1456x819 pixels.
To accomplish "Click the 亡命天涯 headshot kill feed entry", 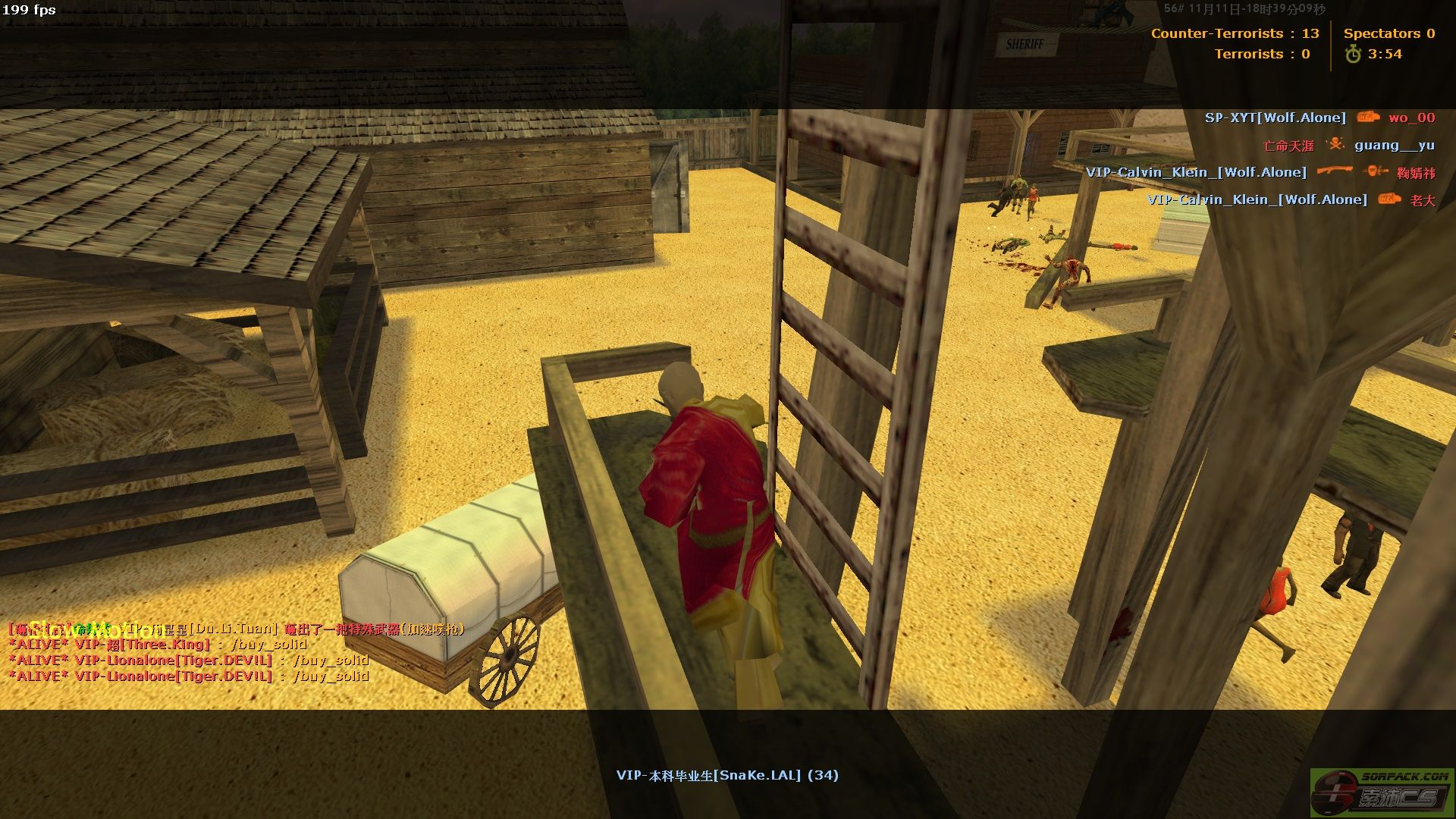I will pyautogui.click(x=1348, y=145).
